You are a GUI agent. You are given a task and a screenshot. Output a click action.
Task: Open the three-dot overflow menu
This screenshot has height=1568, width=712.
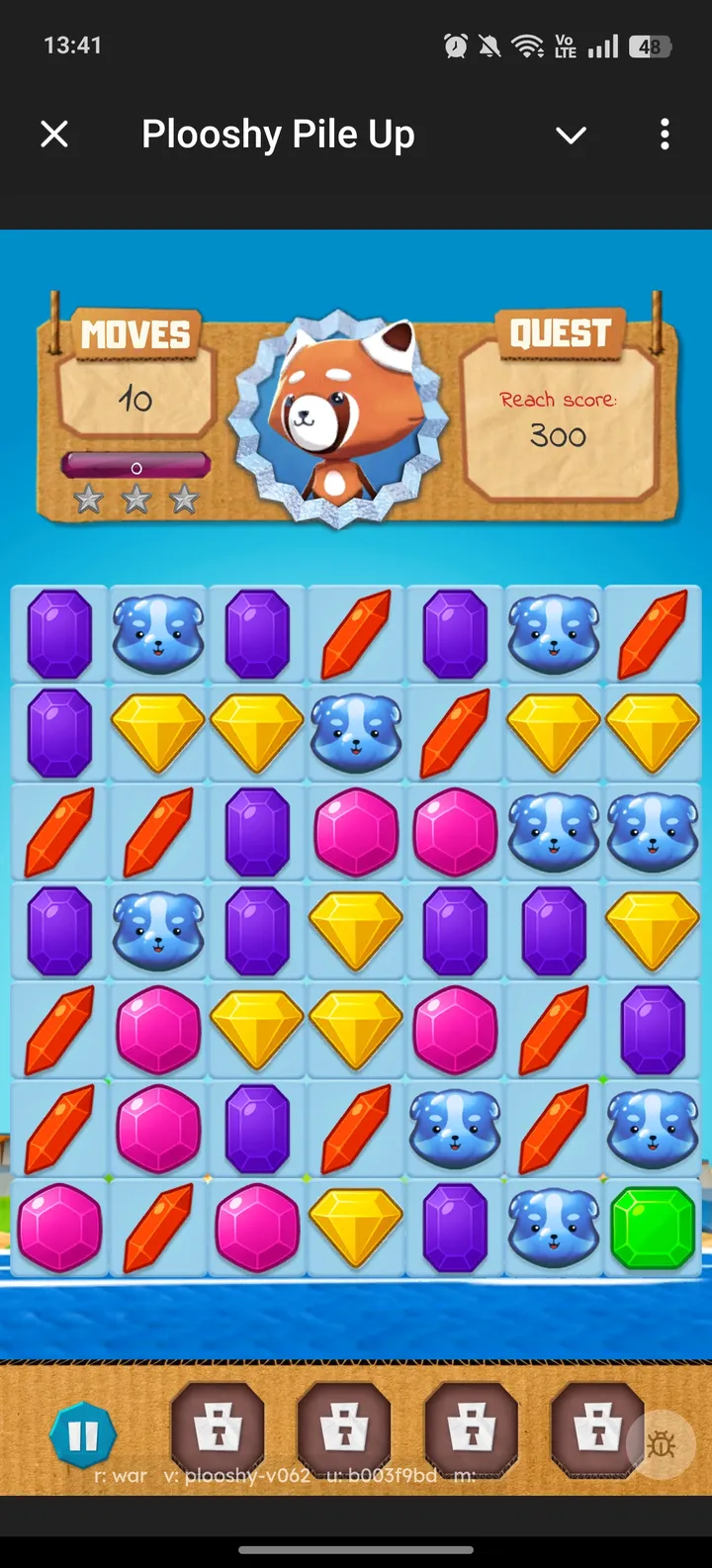[665, 135]
